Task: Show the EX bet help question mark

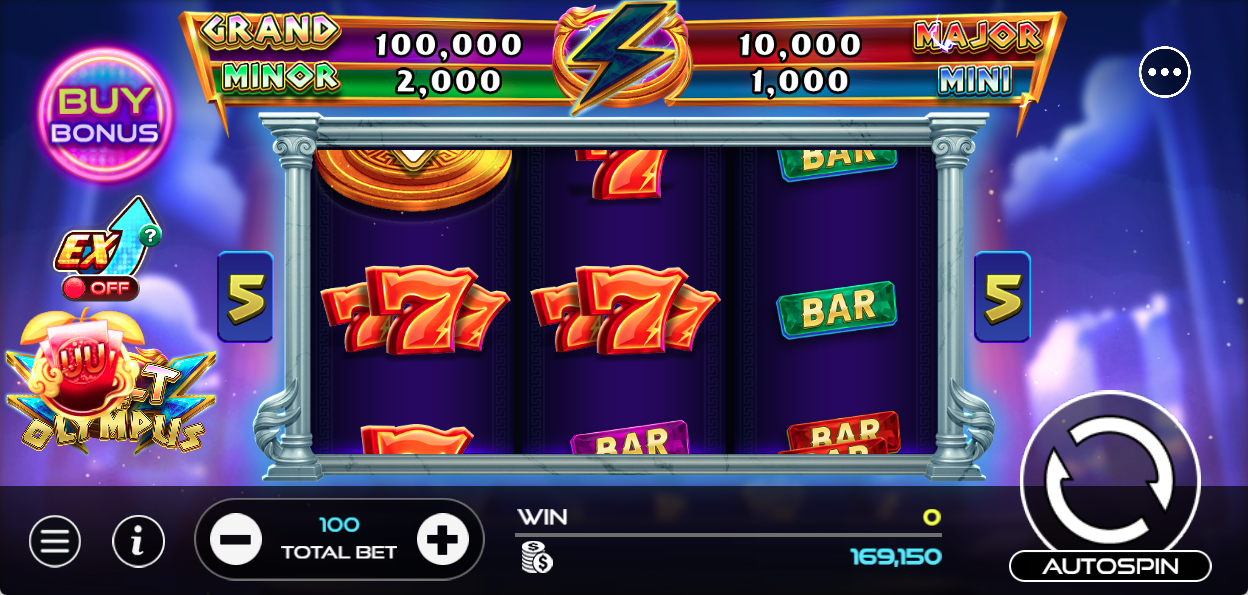Action: point(150,236)
